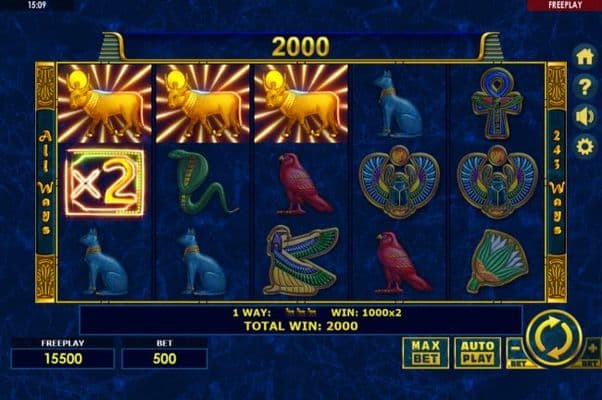The height and width of the screenshot is (400, 602).
Task: Go to the home screen icon
Action: pyautogui.click(x=585, y=56)
